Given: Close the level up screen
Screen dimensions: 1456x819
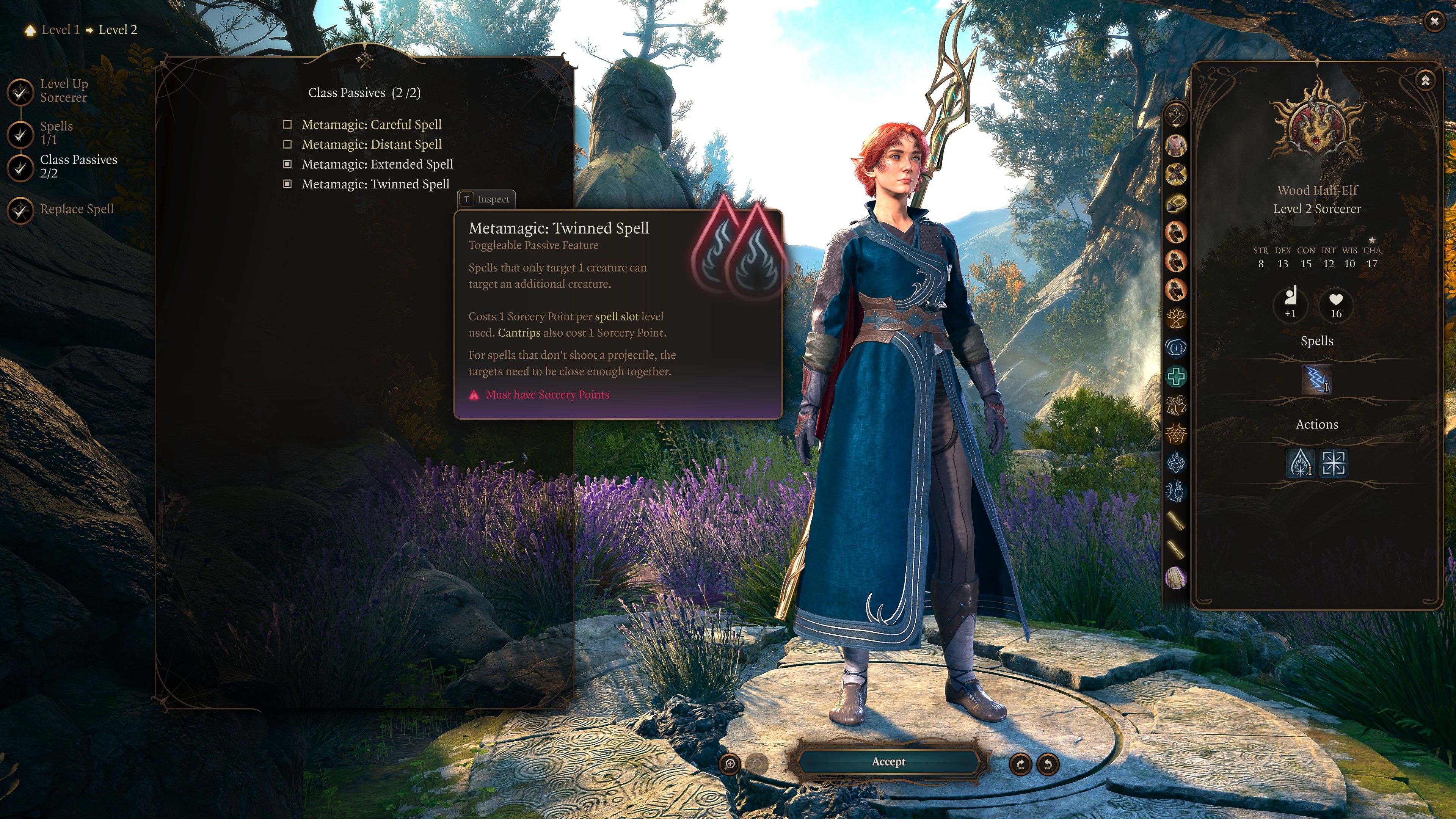Looking at the screenshot, I should click(x=1434, y=22).
